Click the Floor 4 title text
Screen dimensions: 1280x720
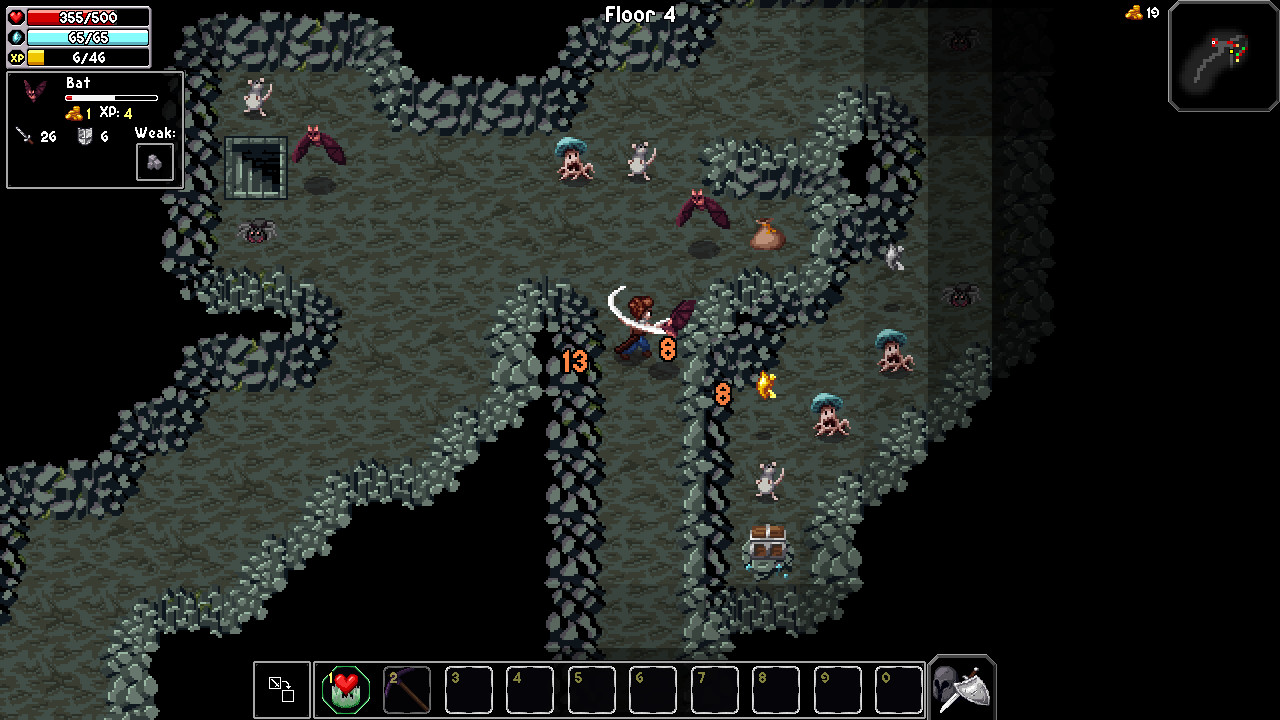(639, 14)
